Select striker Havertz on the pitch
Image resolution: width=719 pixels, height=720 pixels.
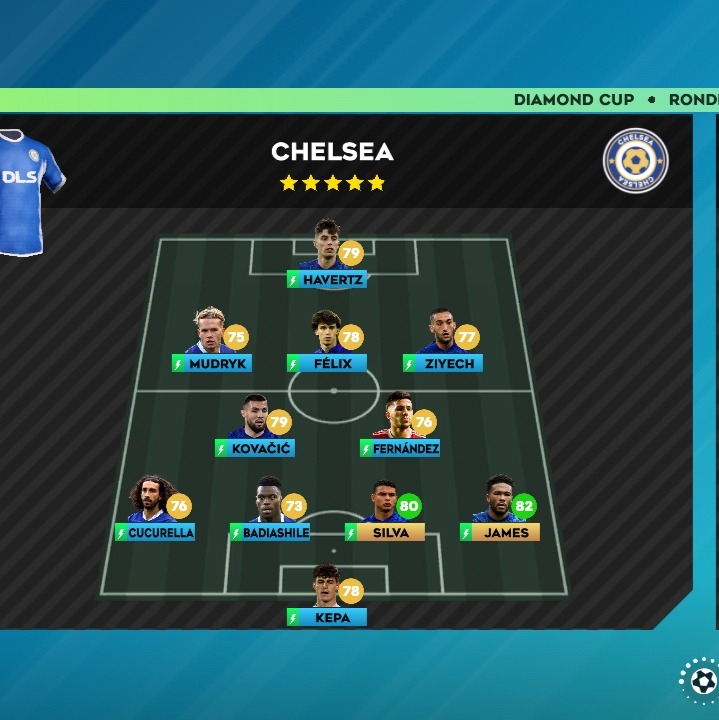point(327,258)
